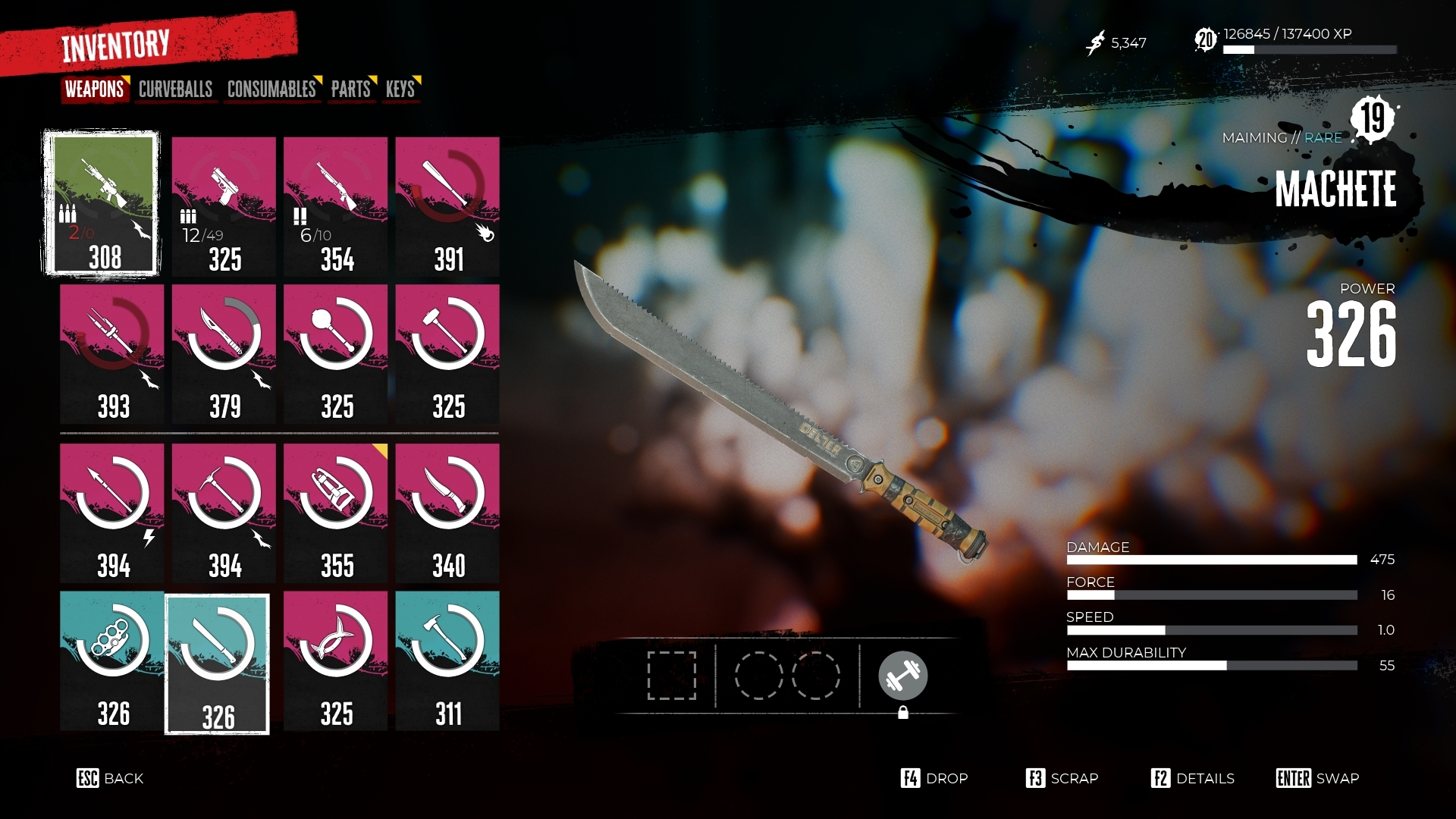Select the shotgun with 6/10 ammo

coord(335,206)
